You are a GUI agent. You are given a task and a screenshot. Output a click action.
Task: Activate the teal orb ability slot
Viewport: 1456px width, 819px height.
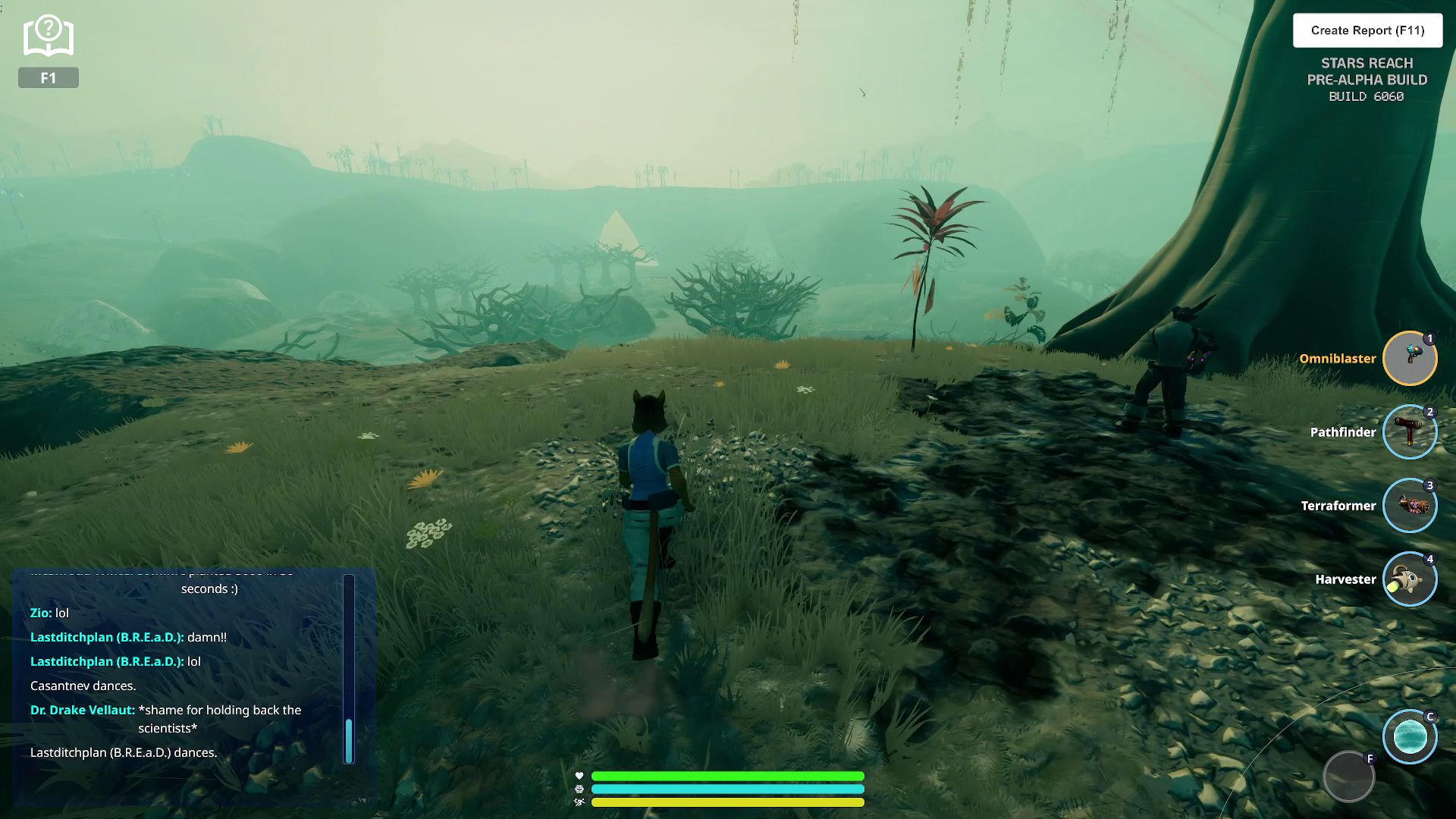point(1410,737)
